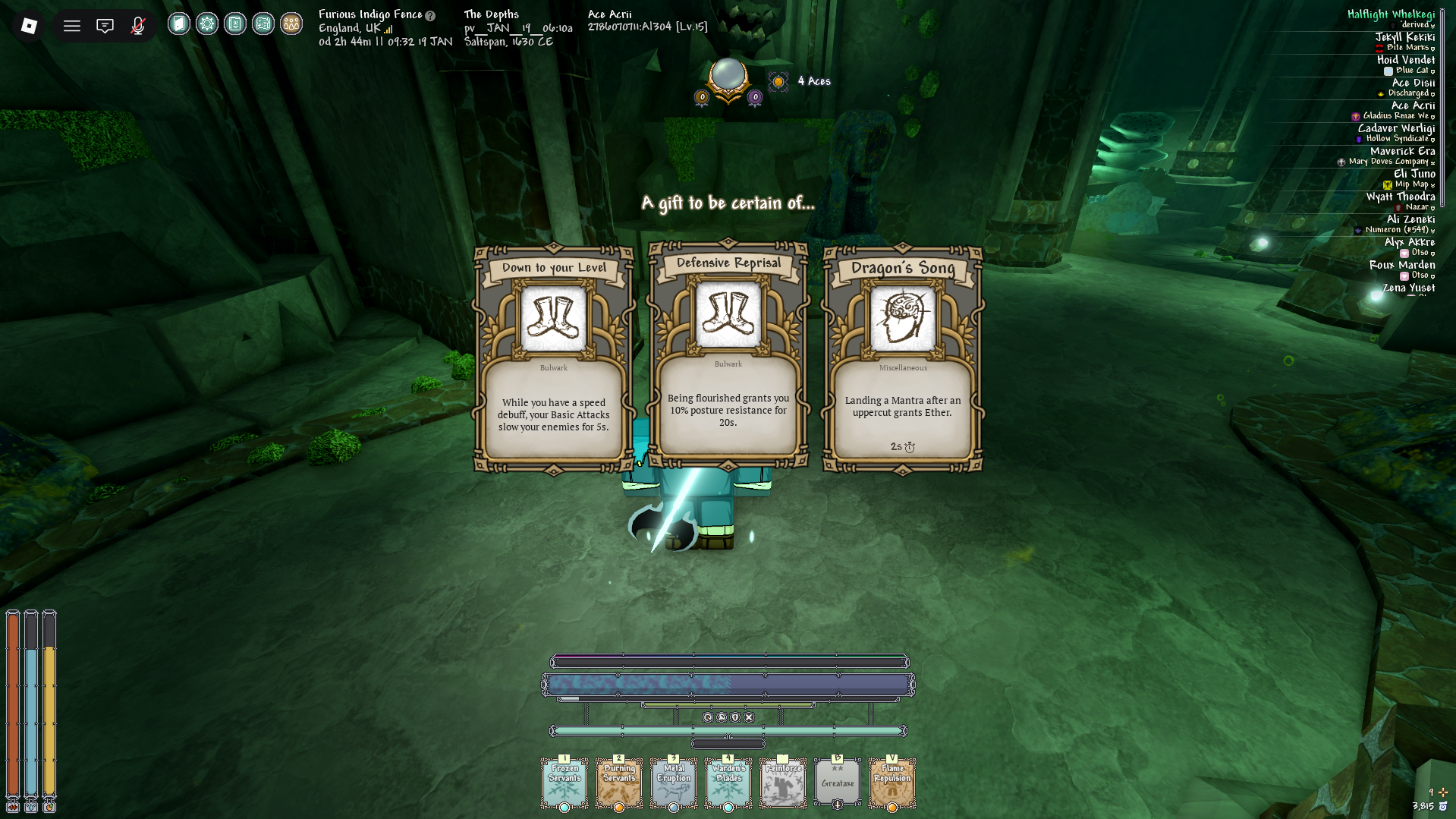
Task: Activate the Warden's Blades mantra
Action: tap(728, 783)
